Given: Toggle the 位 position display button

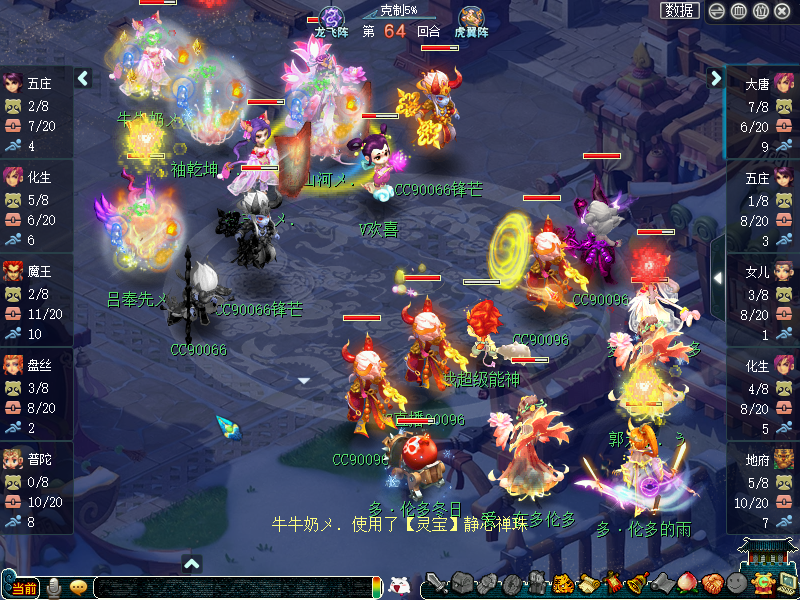Looking at the screenshot, I should pyautogui.click(x=760, y=11).
